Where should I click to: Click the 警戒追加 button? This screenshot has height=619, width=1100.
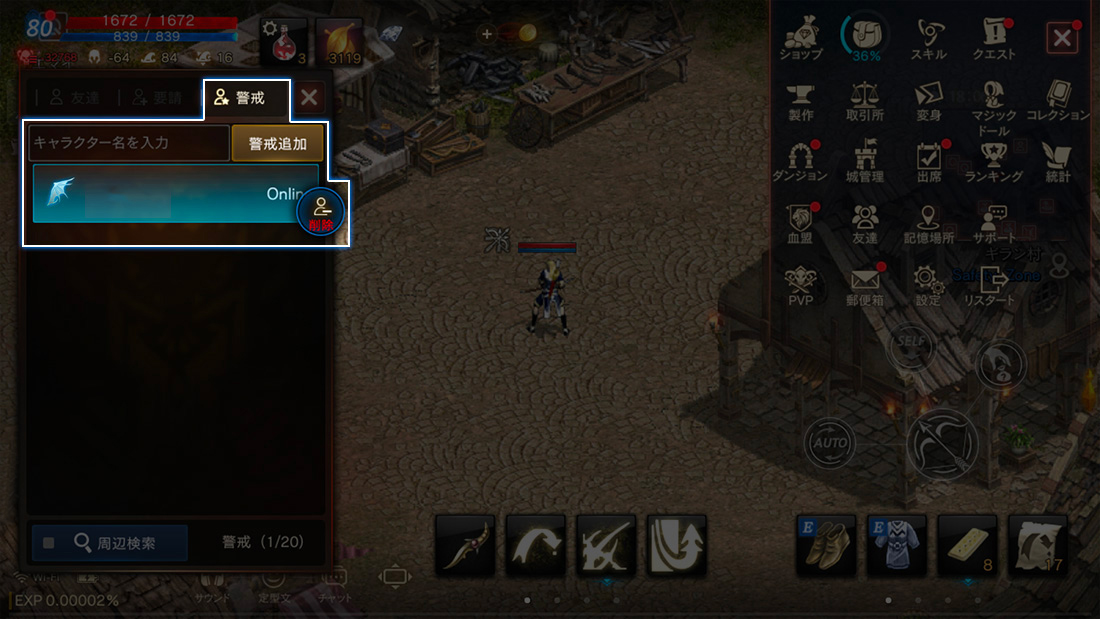click(x=277, y=143)
